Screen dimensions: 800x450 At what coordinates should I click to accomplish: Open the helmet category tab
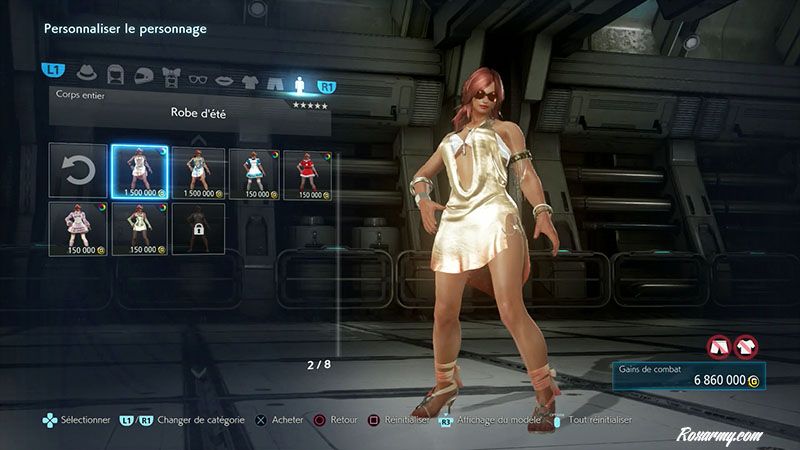pos(143,72)
